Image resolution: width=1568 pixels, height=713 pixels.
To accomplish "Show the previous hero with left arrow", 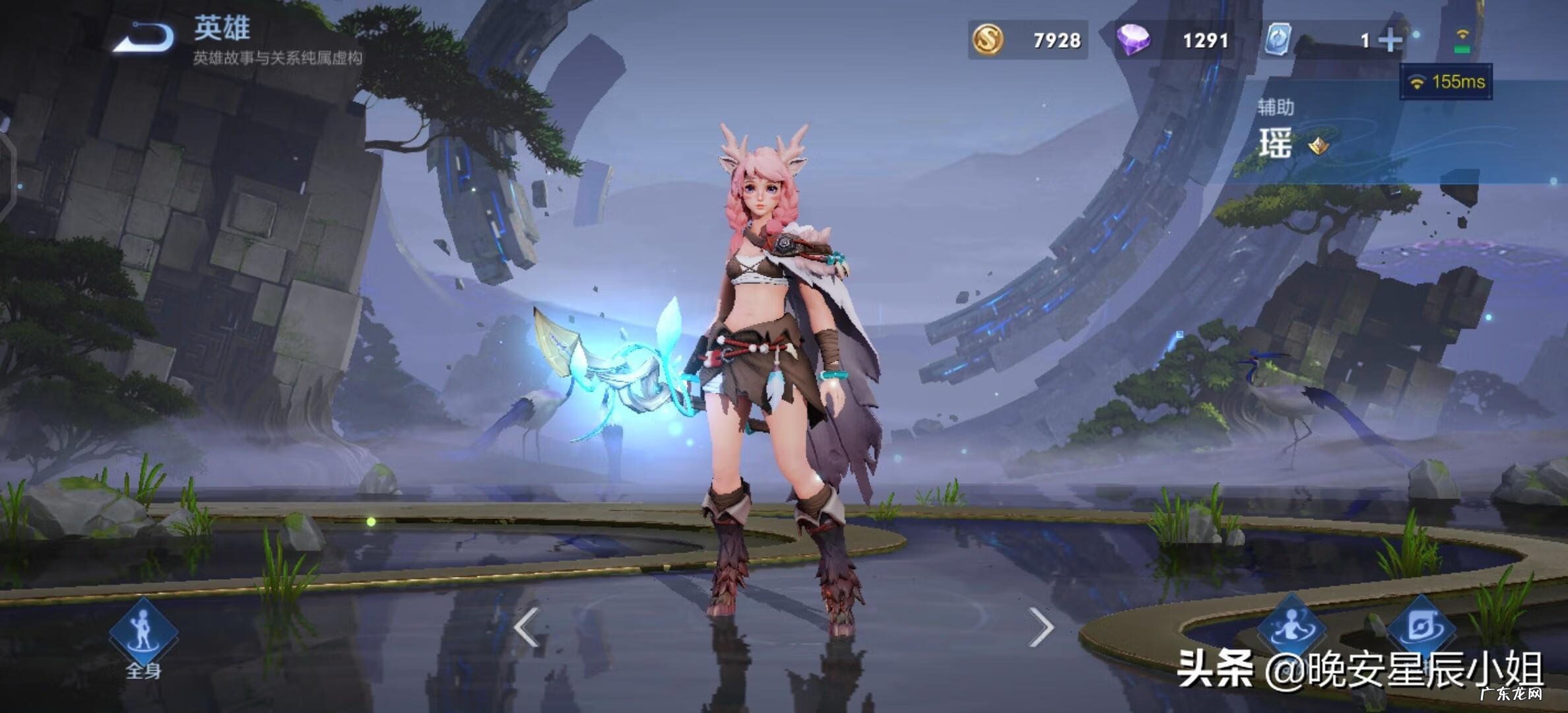I will pos(527,627).
